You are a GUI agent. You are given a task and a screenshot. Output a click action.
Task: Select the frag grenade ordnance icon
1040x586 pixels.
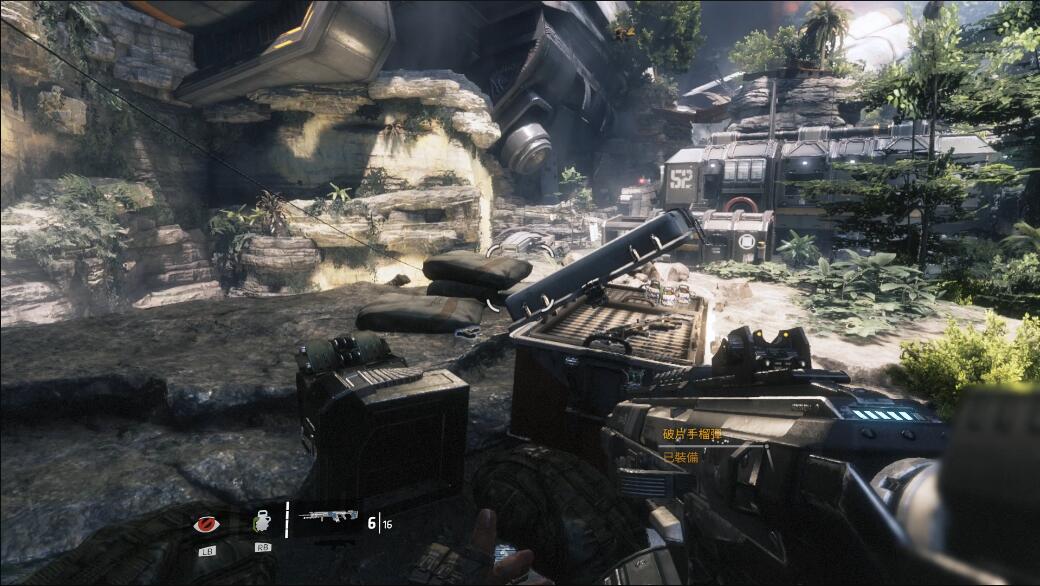coord(263,521)
